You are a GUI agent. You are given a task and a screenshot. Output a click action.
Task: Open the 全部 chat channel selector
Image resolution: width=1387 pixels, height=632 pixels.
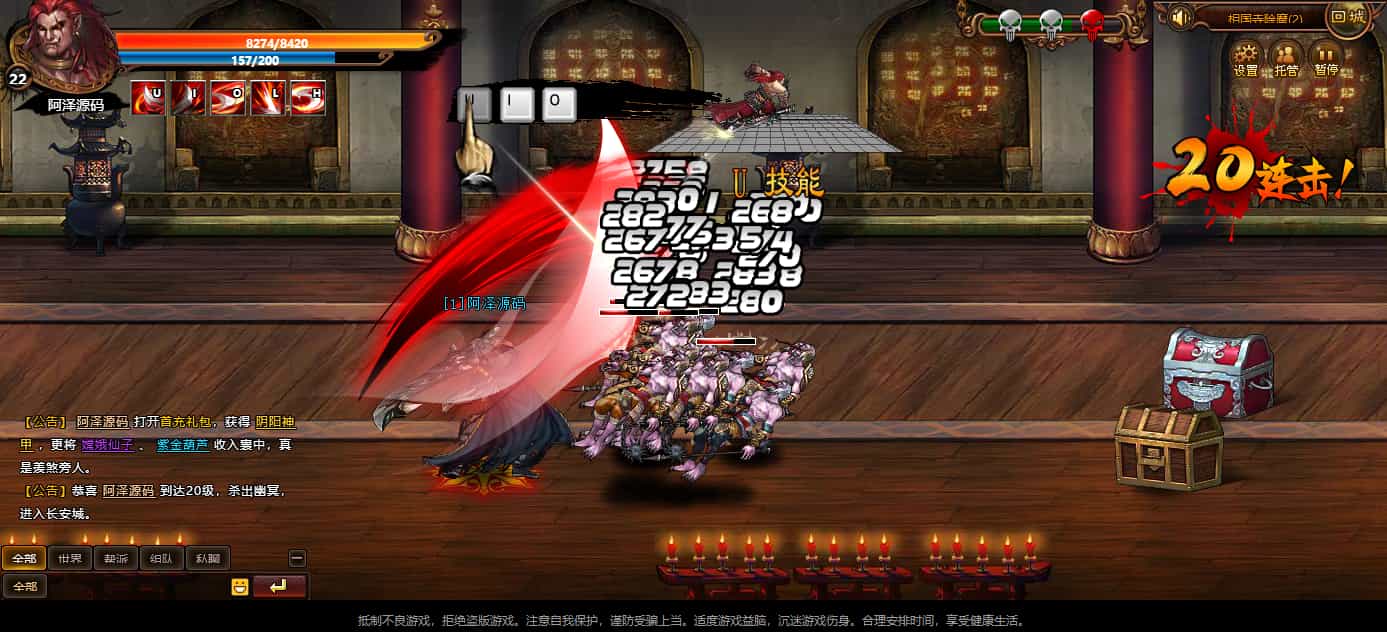coord(25,587)
